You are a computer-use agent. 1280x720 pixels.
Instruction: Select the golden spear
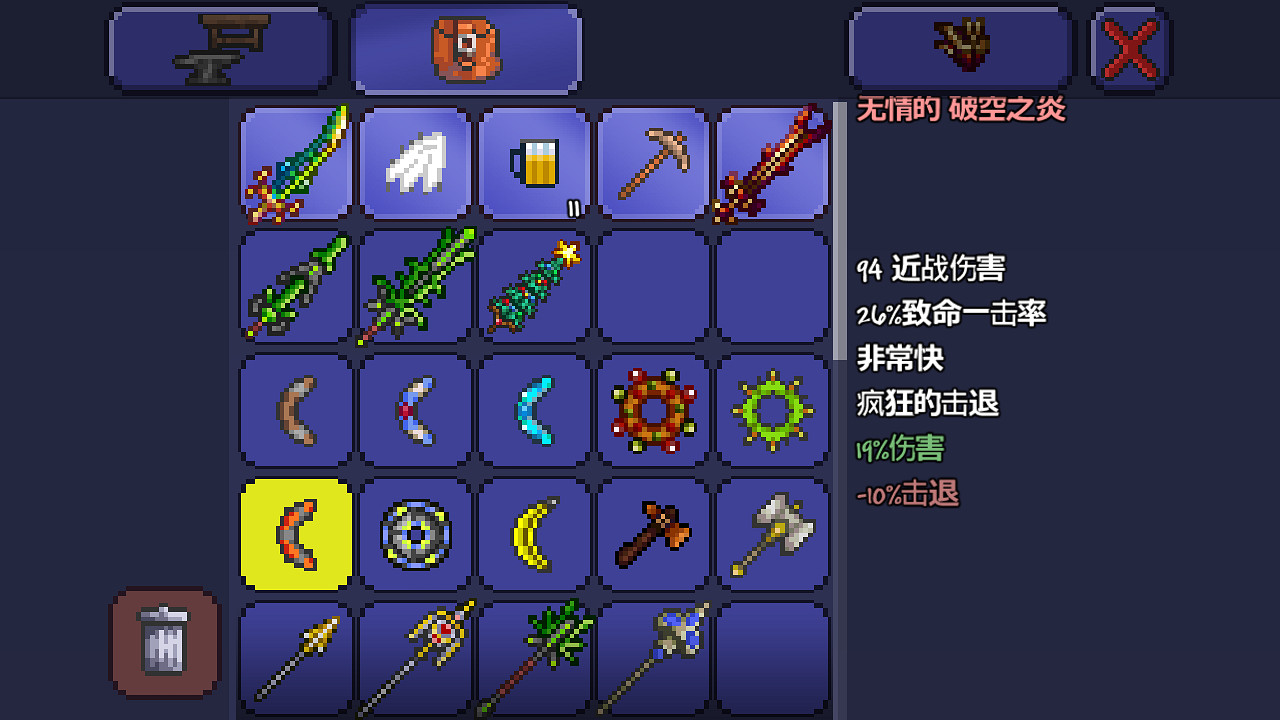pyautogui.click(x=295, y=656)
